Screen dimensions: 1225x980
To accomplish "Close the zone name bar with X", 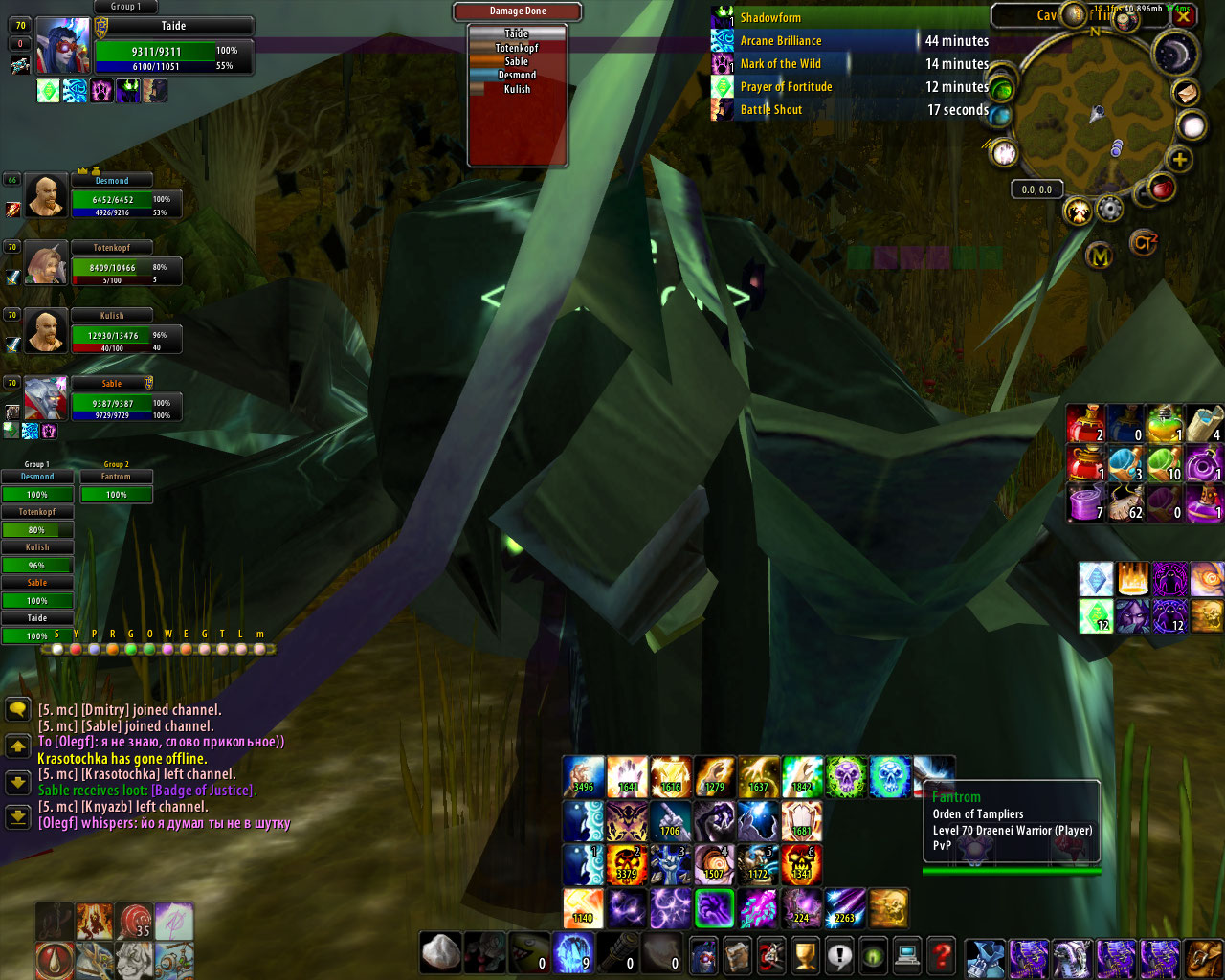I will point(1184,15).
